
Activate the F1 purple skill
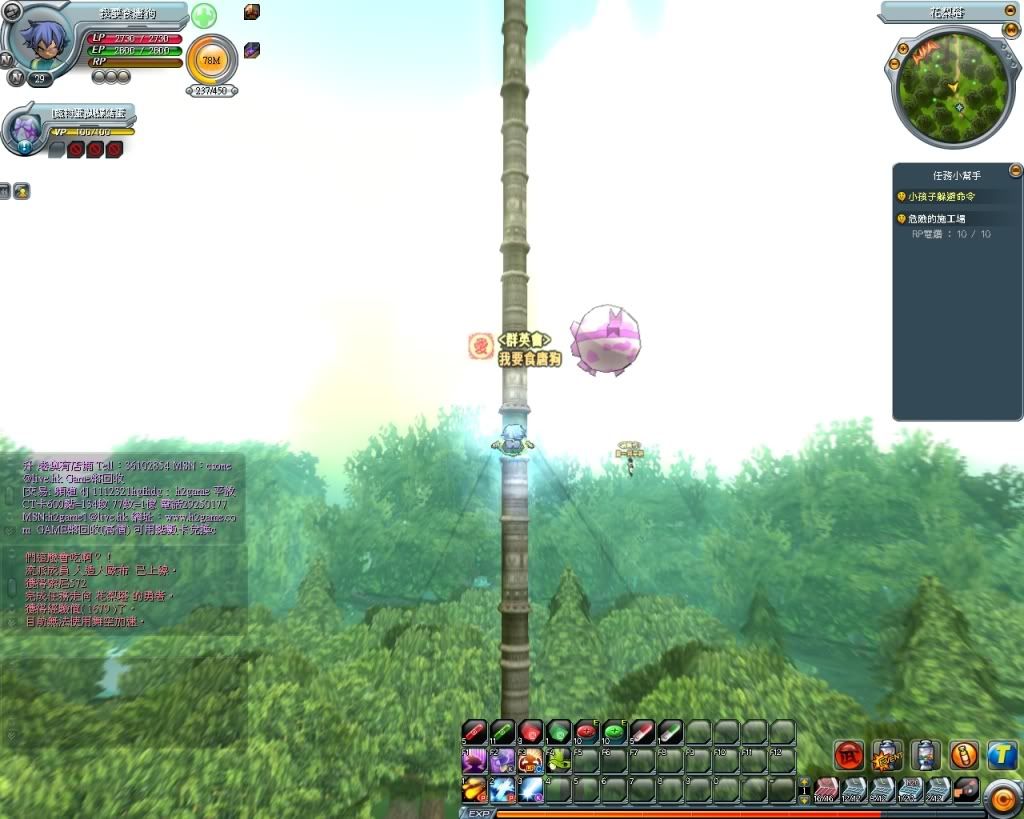[474, 761]
